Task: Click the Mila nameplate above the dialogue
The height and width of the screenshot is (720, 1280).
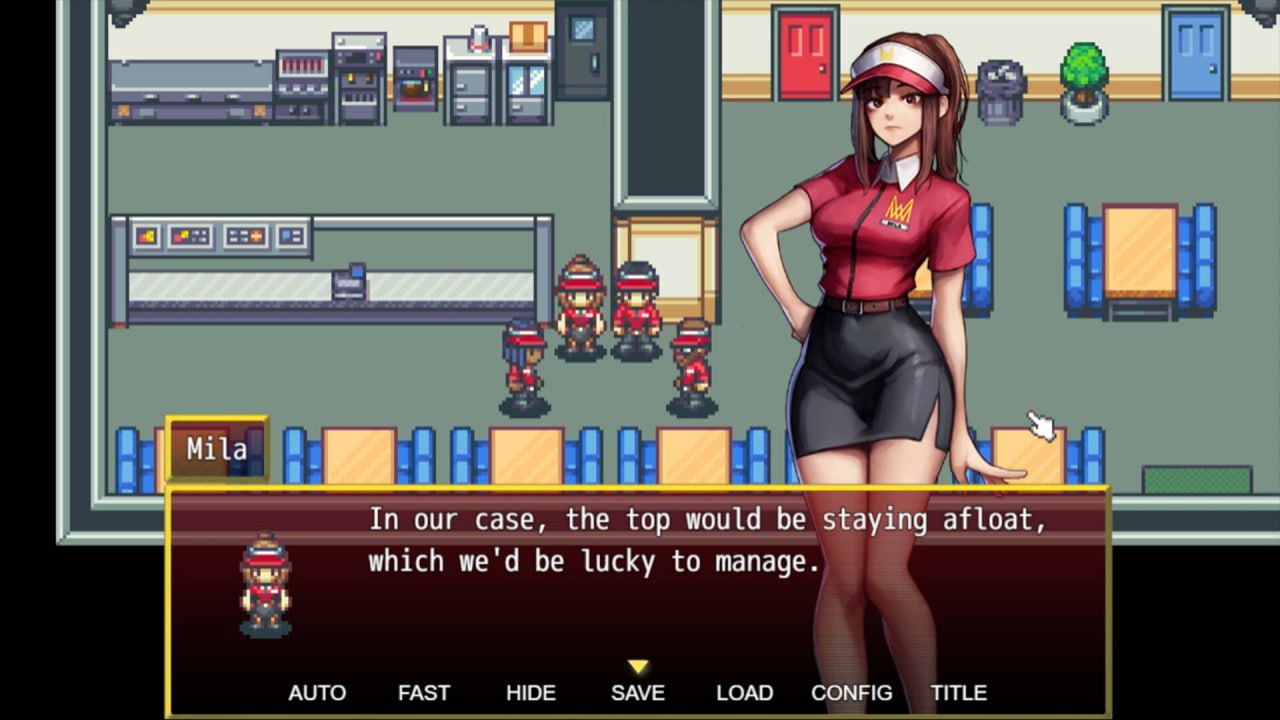Action: (218, 449)
